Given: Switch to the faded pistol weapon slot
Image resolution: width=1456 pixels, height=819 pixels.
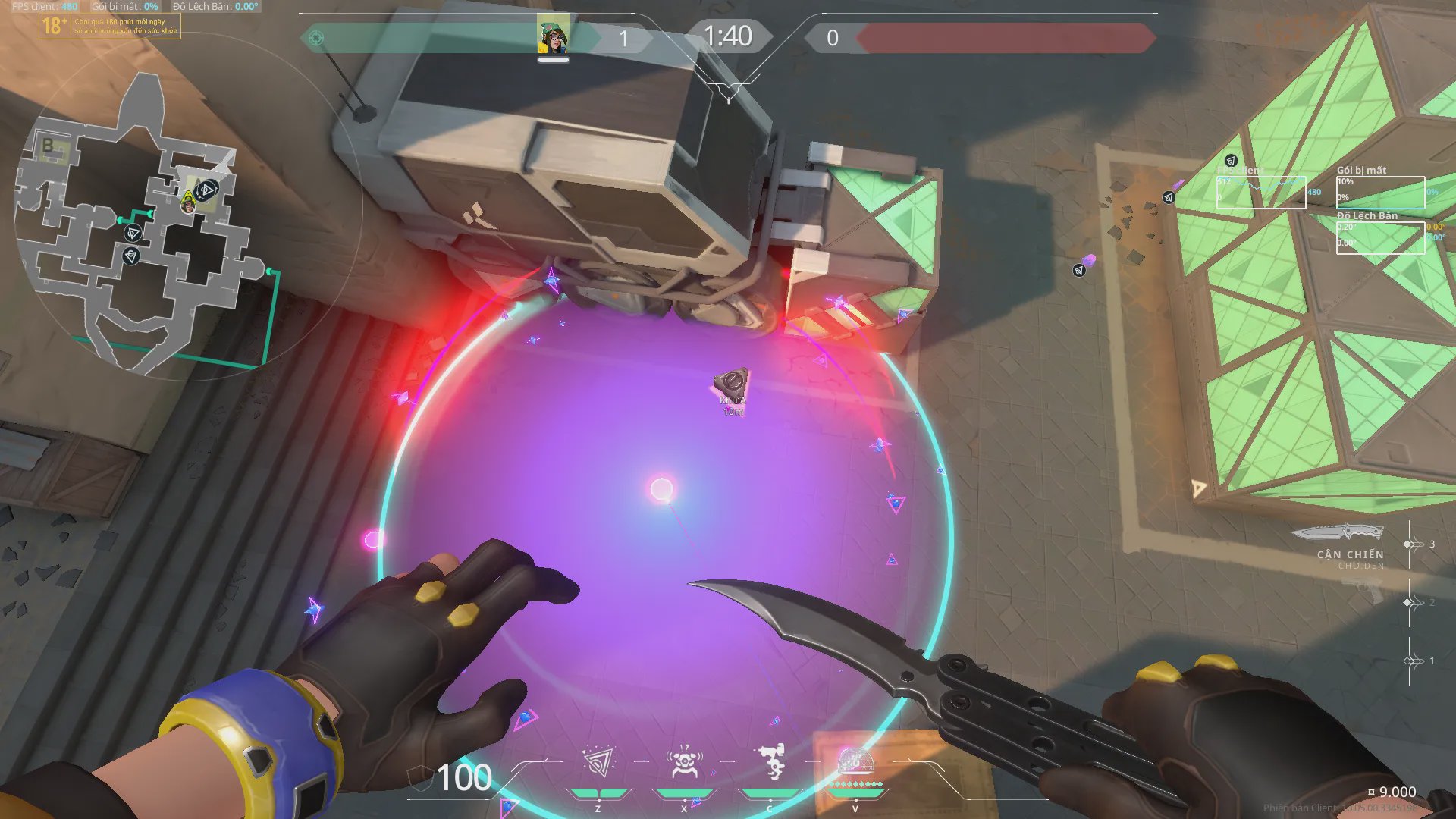Looking at the screenshot, I should (x=1363, y=589).
